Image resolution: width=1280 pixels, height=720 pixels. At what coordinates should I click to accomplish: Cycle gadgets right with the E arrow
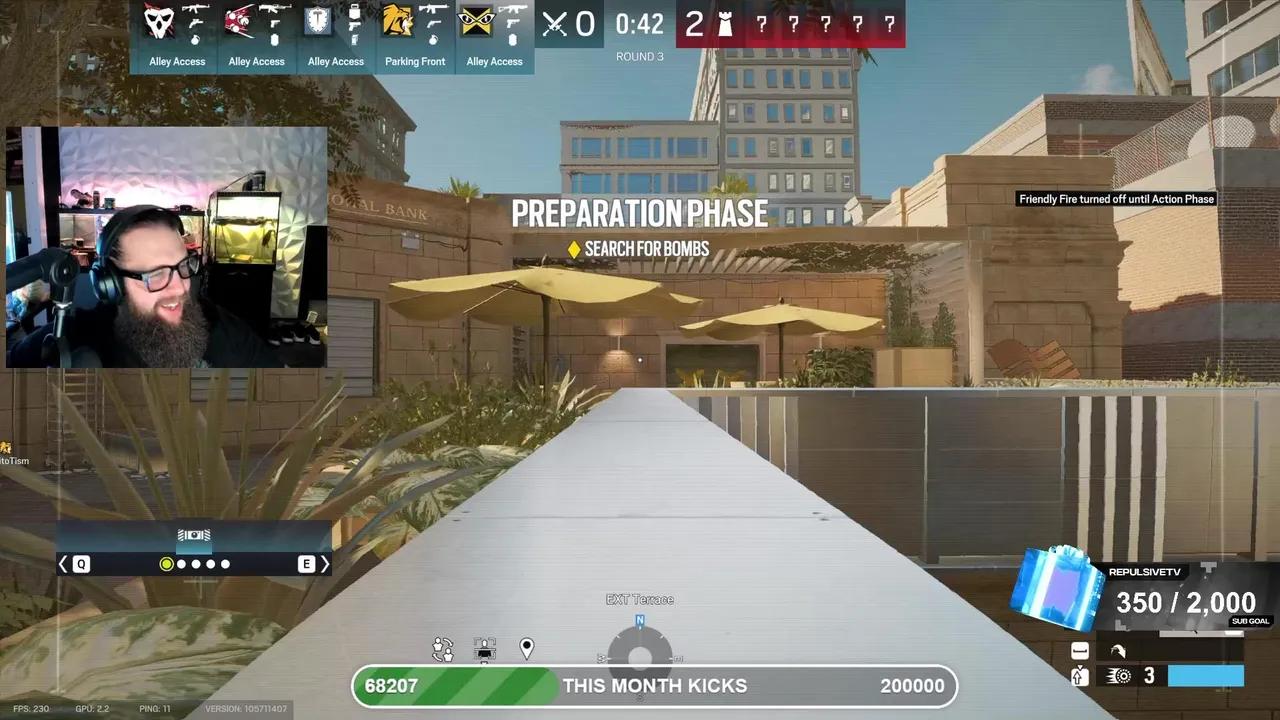pyautogui.click(x=325, y=564)
